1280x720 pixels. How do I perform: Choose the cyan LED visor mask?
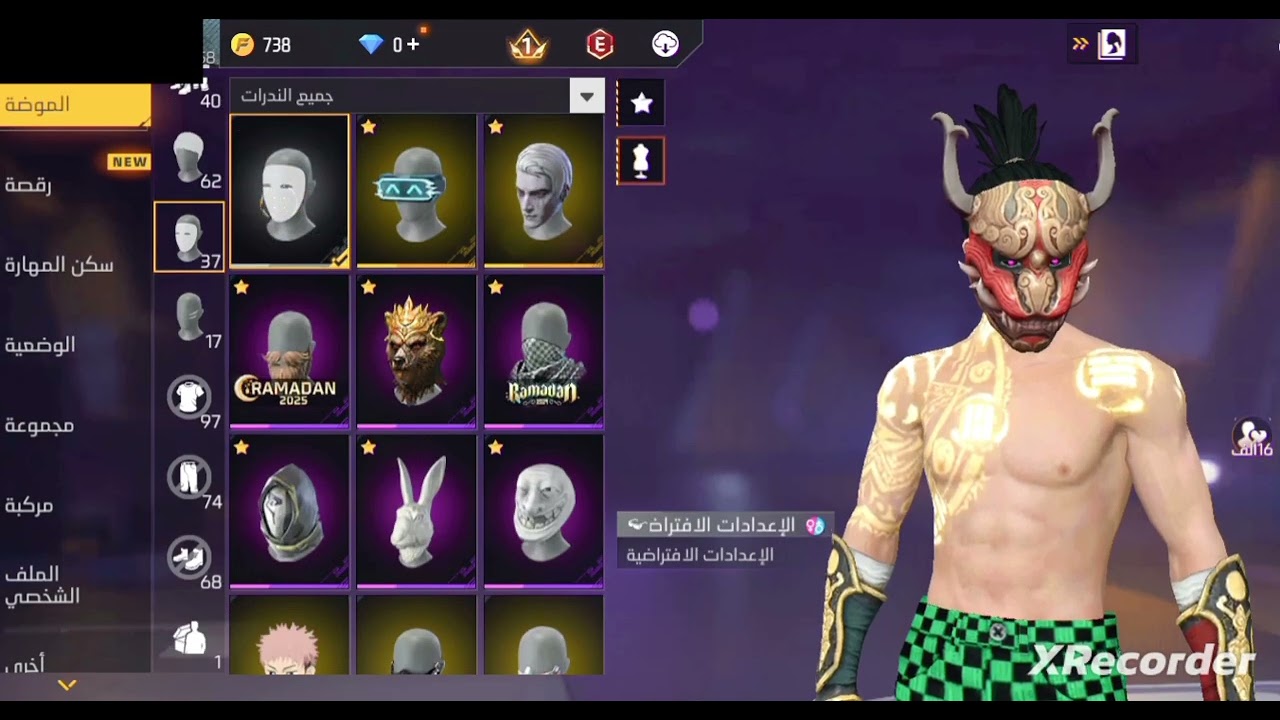pos(416,191)
